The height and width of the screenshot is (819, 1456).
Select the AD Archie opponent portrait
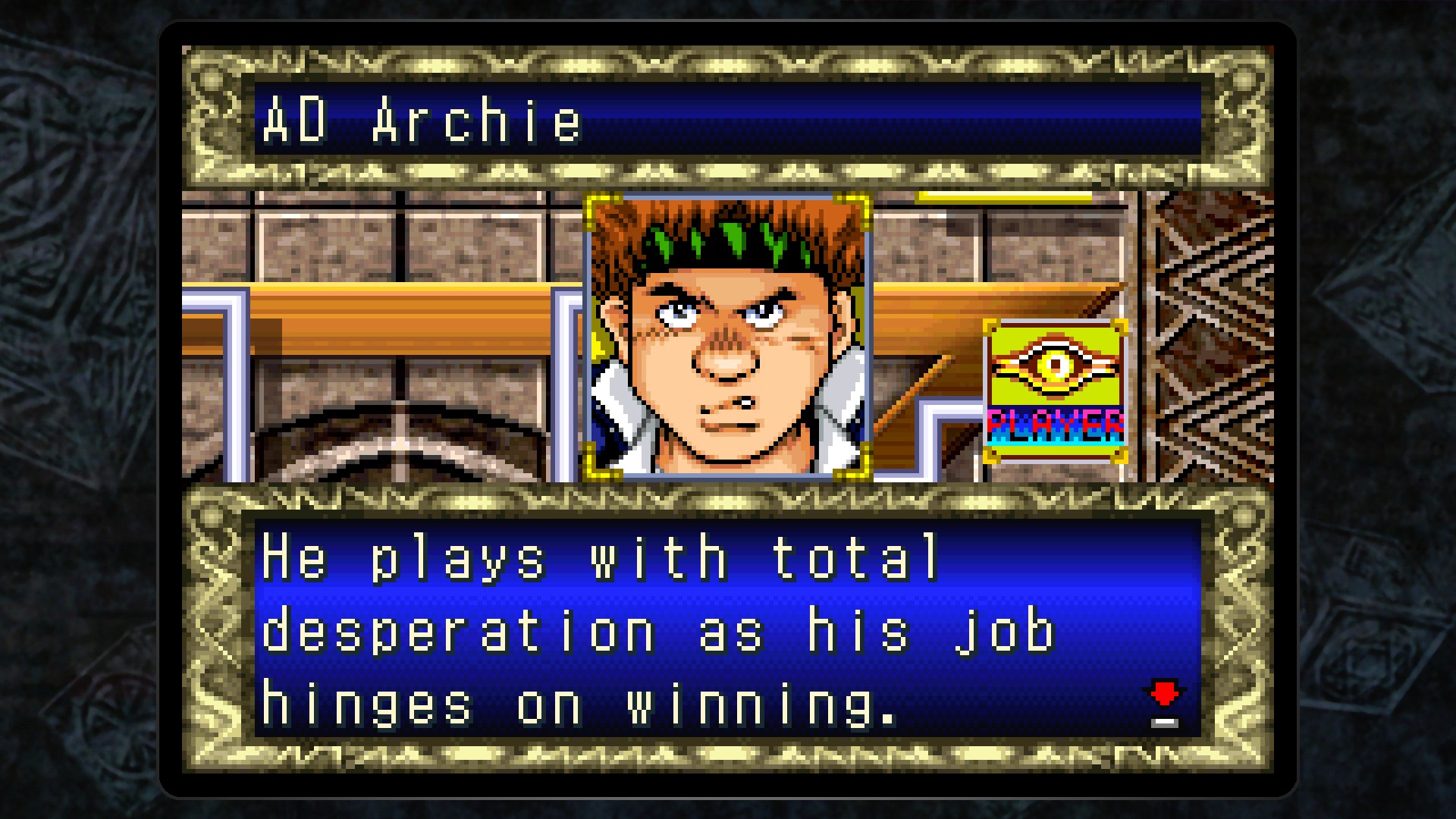click(728, 337)
